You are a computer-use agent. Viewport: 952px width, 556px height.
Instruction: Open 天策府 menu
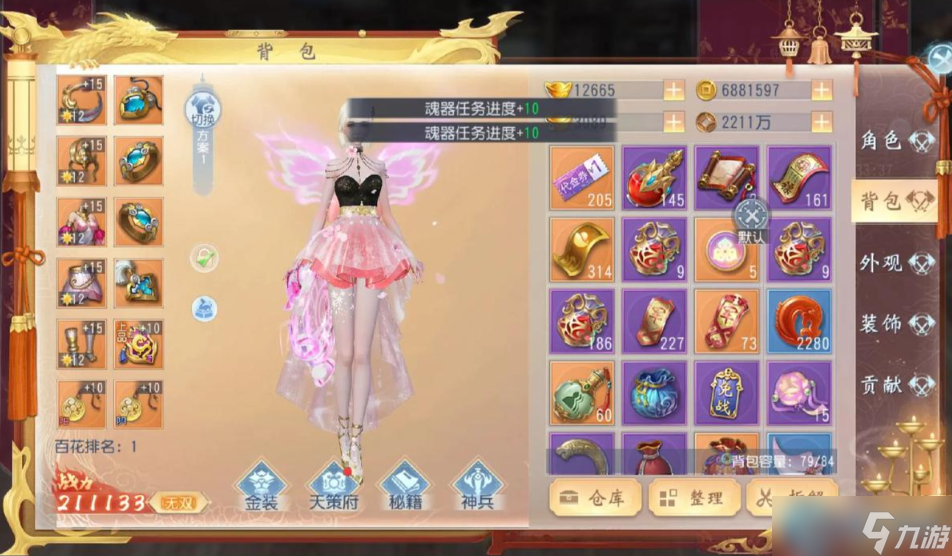pos(331,486)
